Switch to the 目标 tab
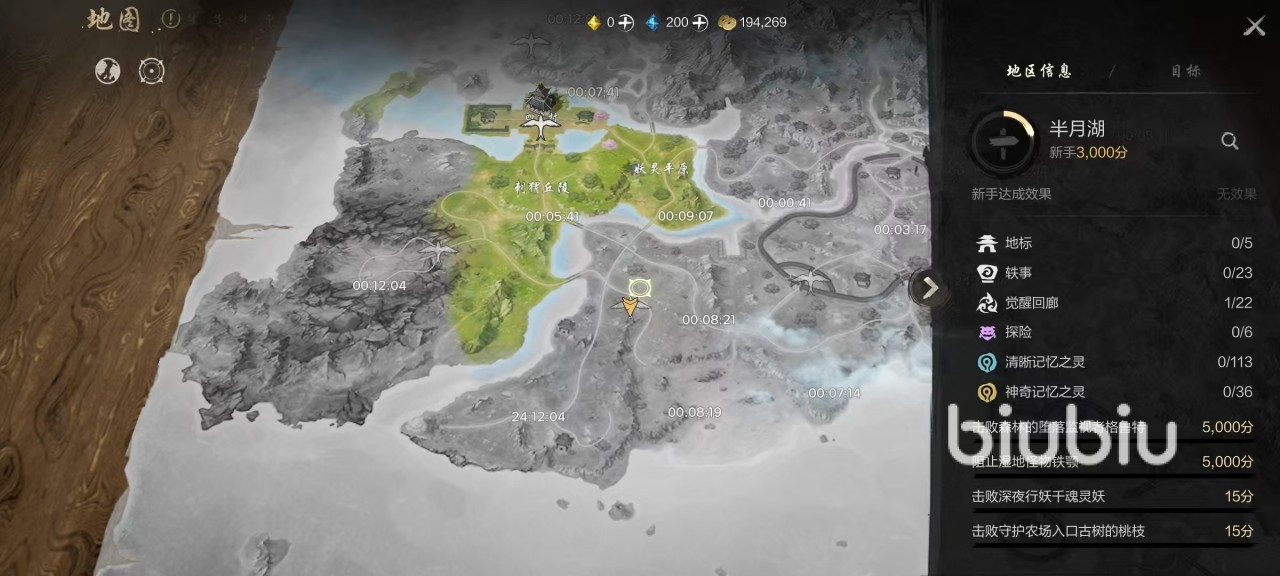Viewport: 1280px width, 576px height. coord(1185,71)
